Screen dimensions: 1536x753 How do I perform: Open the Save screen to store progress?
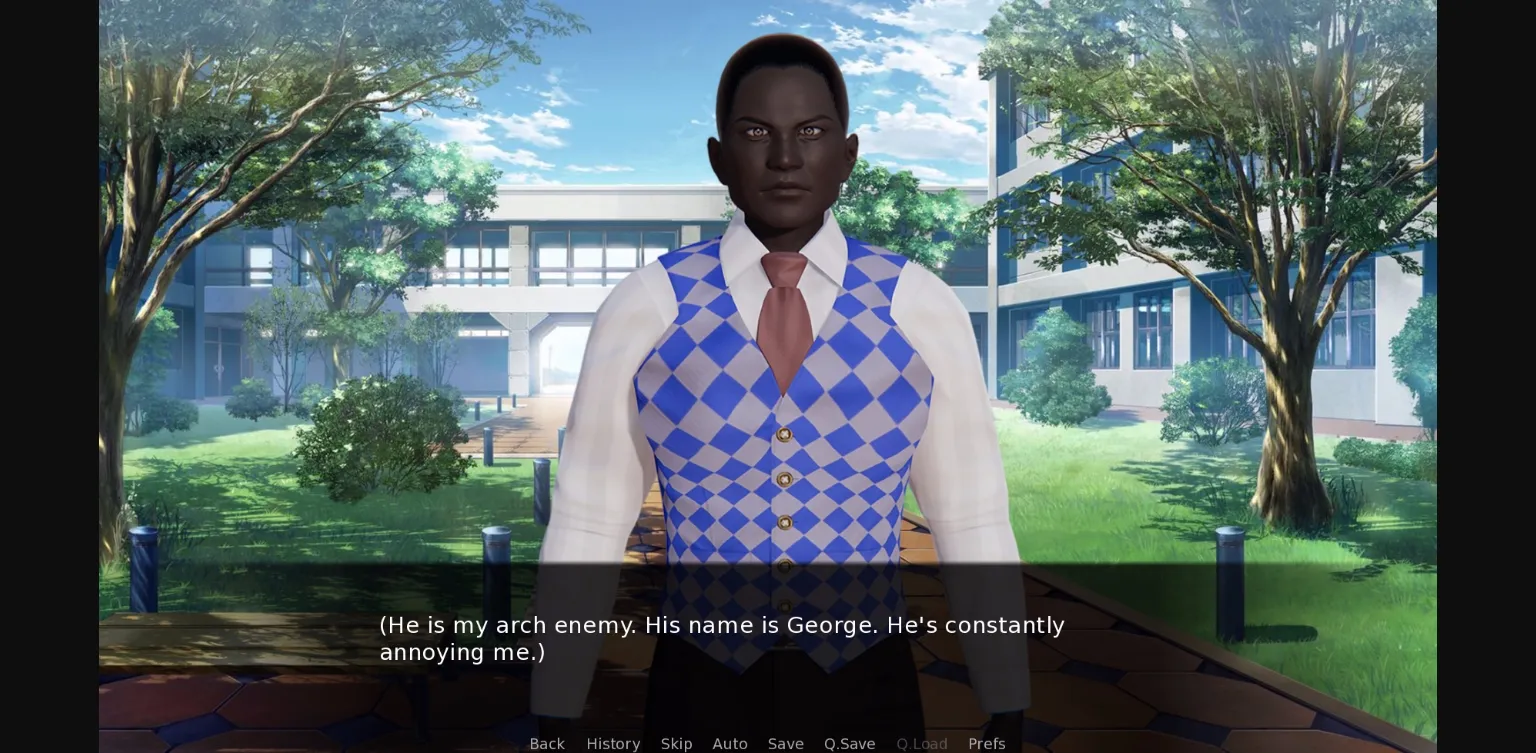785,744
